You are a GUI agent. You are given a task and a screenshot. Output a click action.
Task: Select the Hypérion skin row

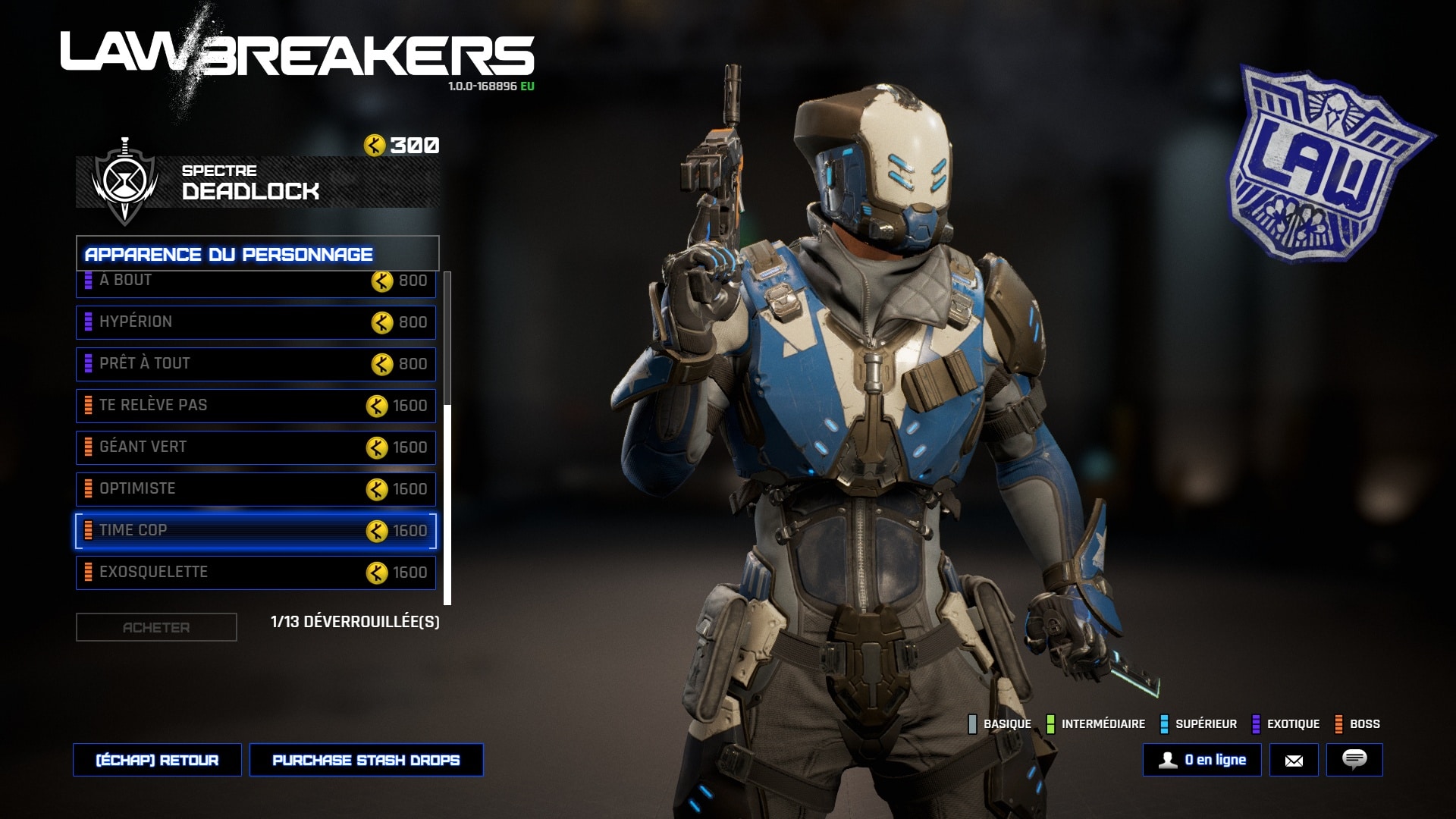point(256,322)
